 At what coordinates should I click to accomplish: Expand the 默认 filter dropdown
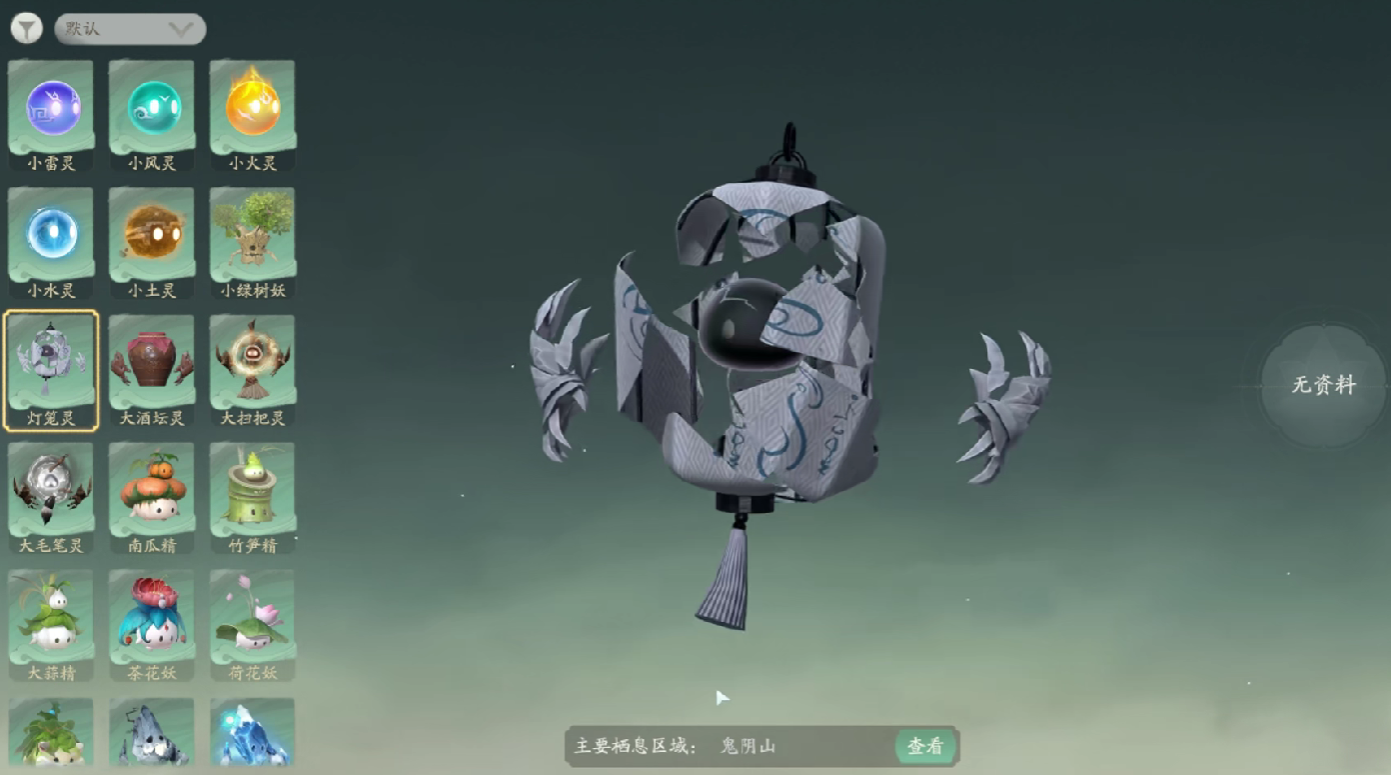129,29
